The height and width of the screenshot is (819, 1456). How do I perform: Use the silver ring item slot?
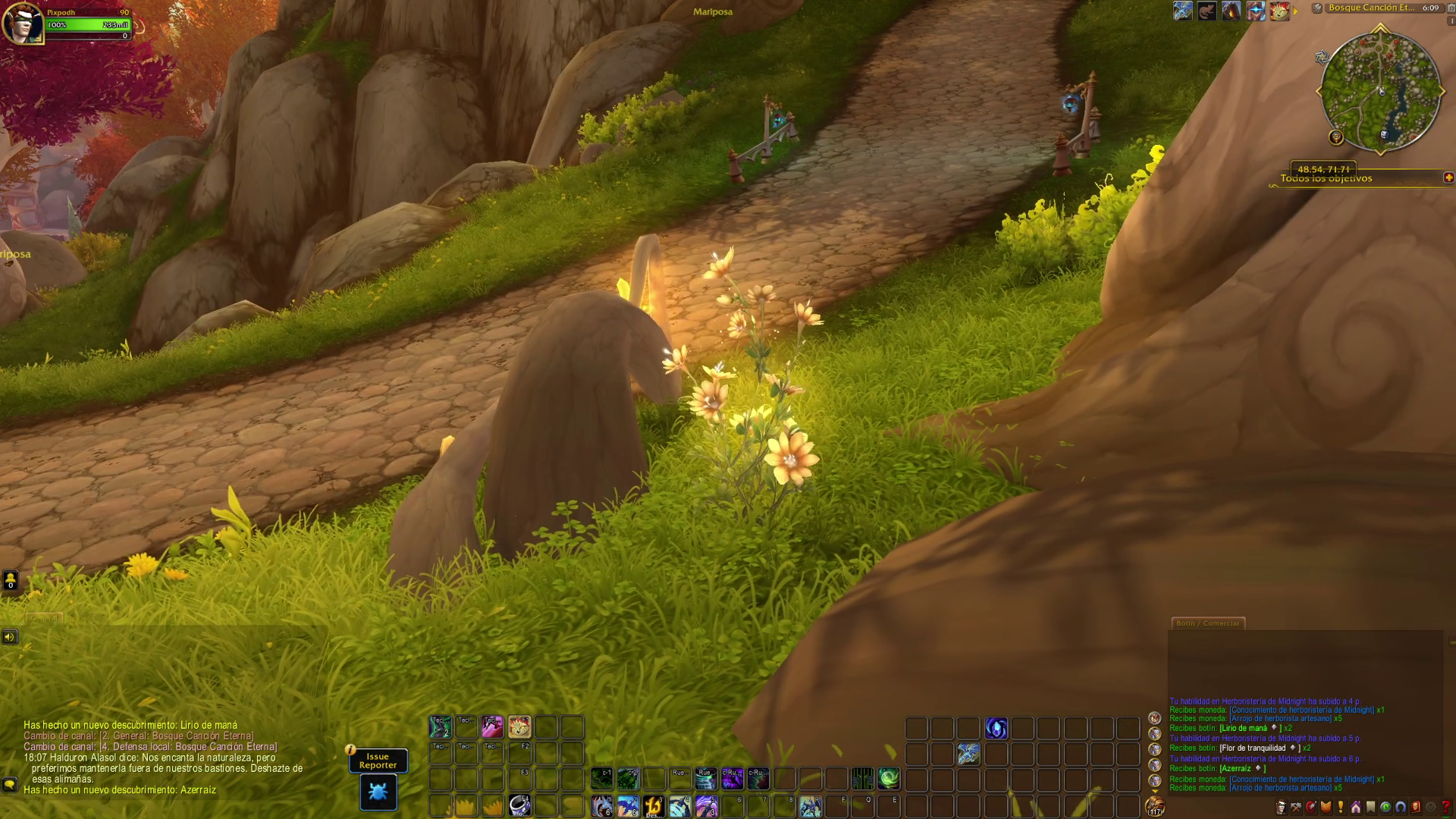(x=519, y=805)
